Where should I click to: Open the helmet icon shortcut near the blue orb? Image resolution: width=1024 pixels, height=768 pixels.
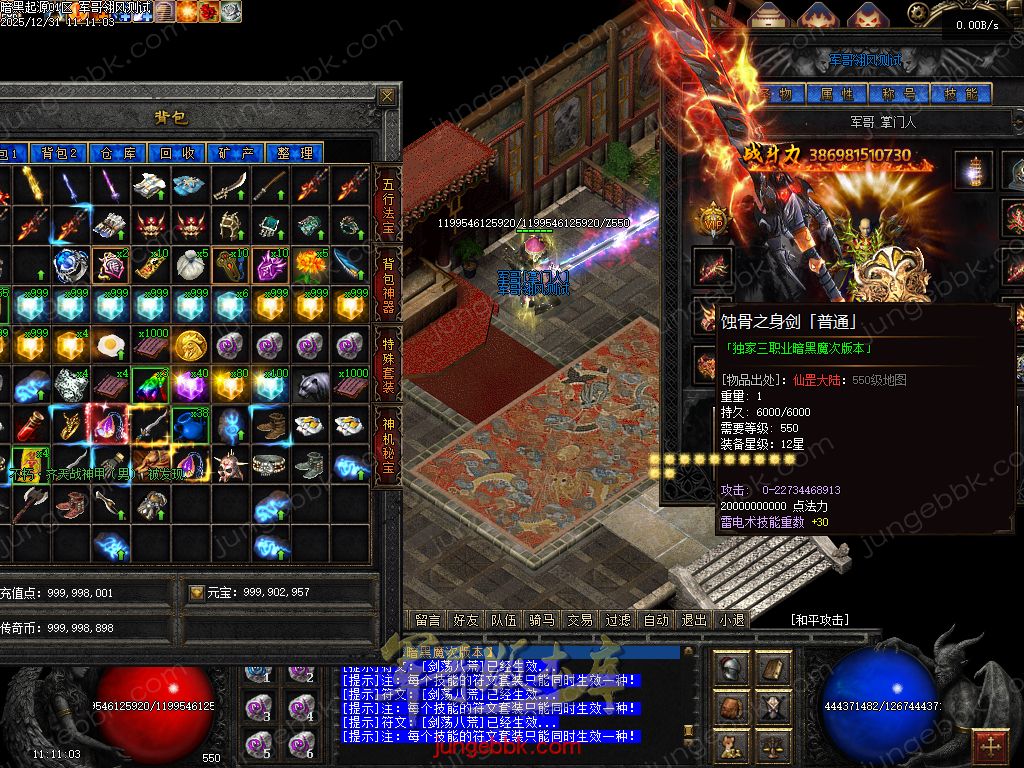pyautogui.click(x=733, y=669)
